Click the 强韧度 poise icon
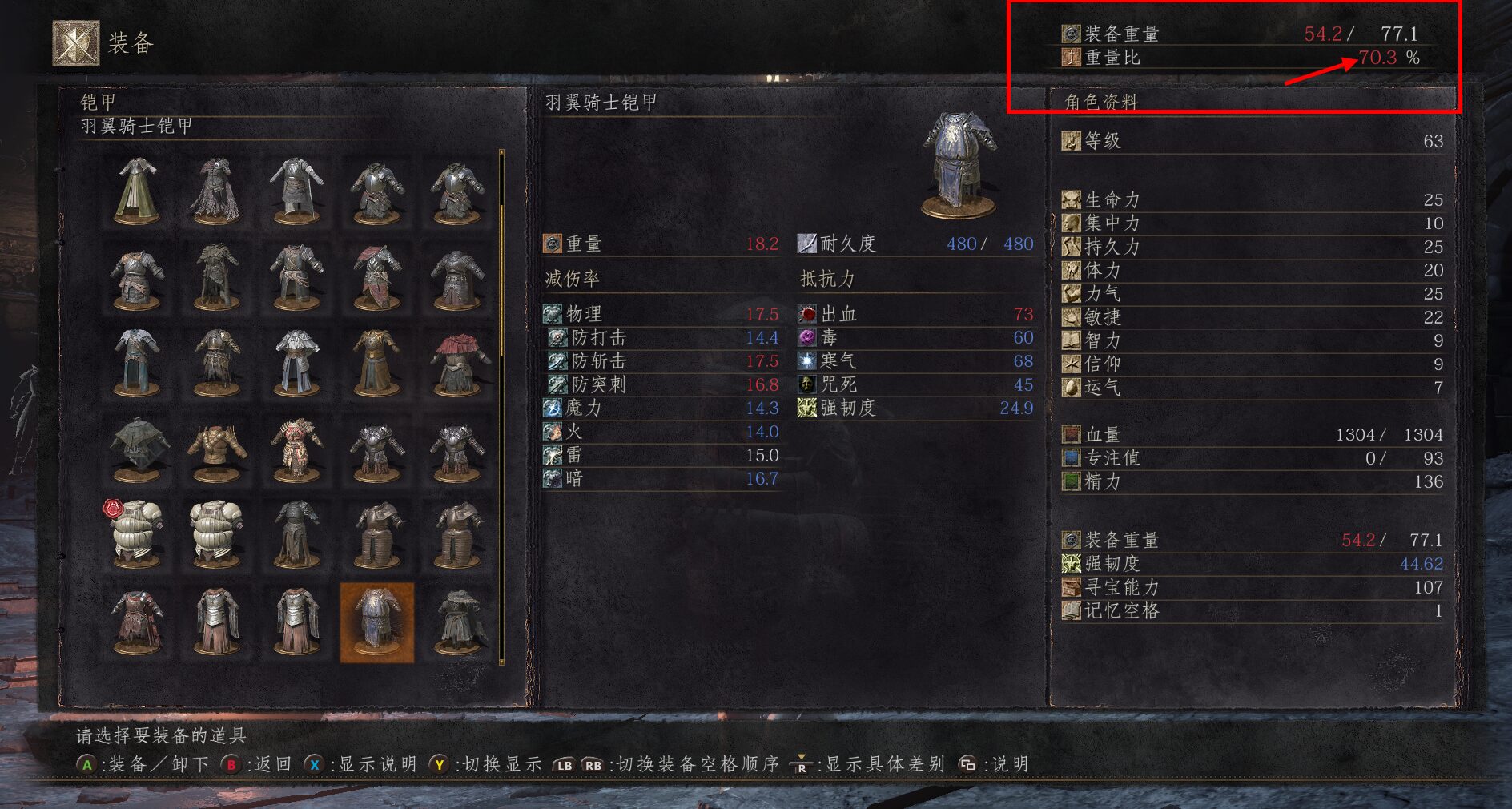 (x=1071, y=564)
